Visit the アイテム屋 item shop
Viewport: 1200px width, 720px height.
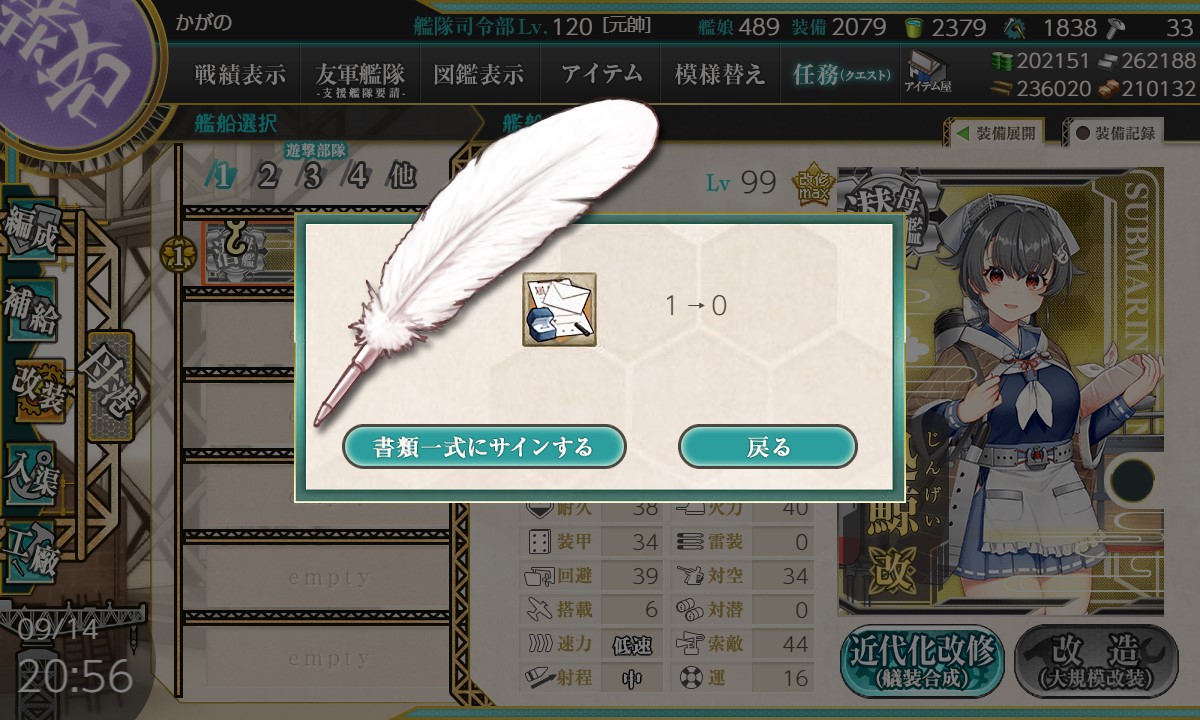[928, 73]
